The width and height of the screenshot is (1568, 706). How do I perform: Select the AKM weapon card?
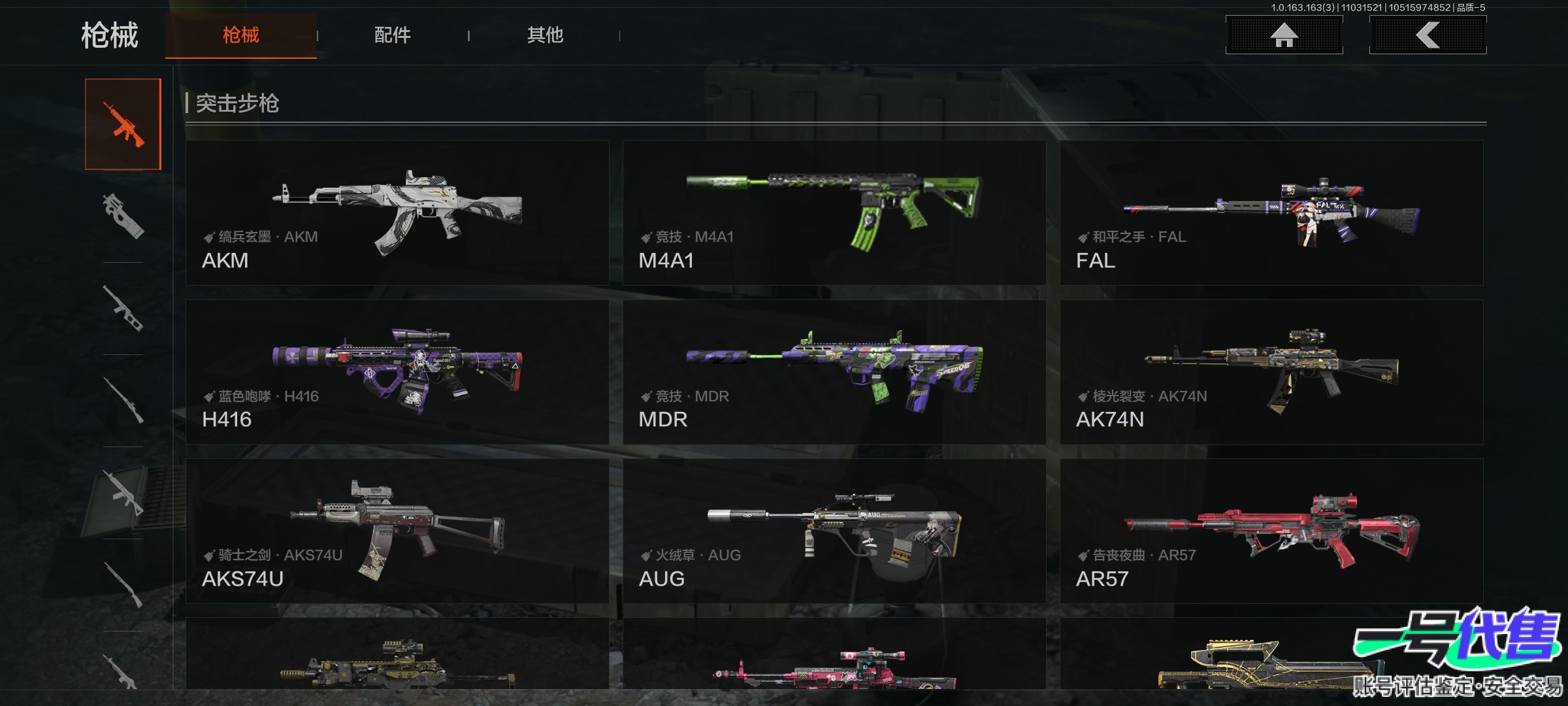(x=397, y=212)
